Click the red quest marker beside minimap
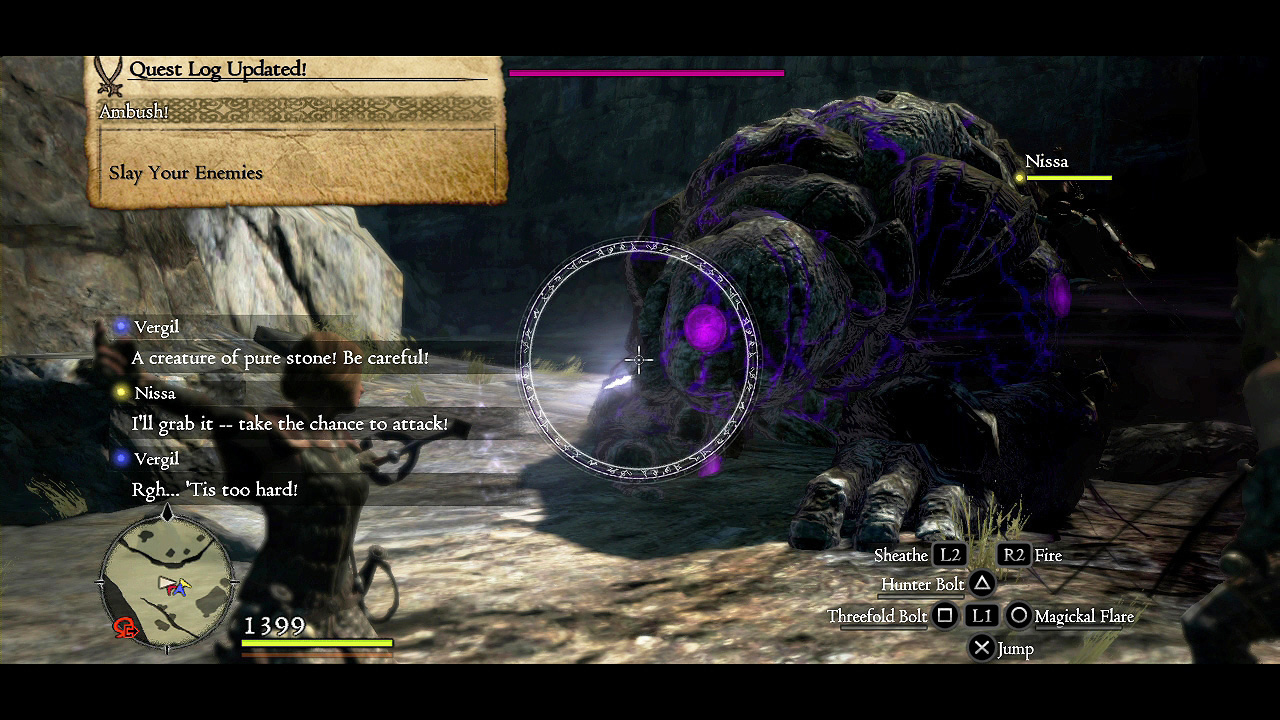 [x=126, y=628]
